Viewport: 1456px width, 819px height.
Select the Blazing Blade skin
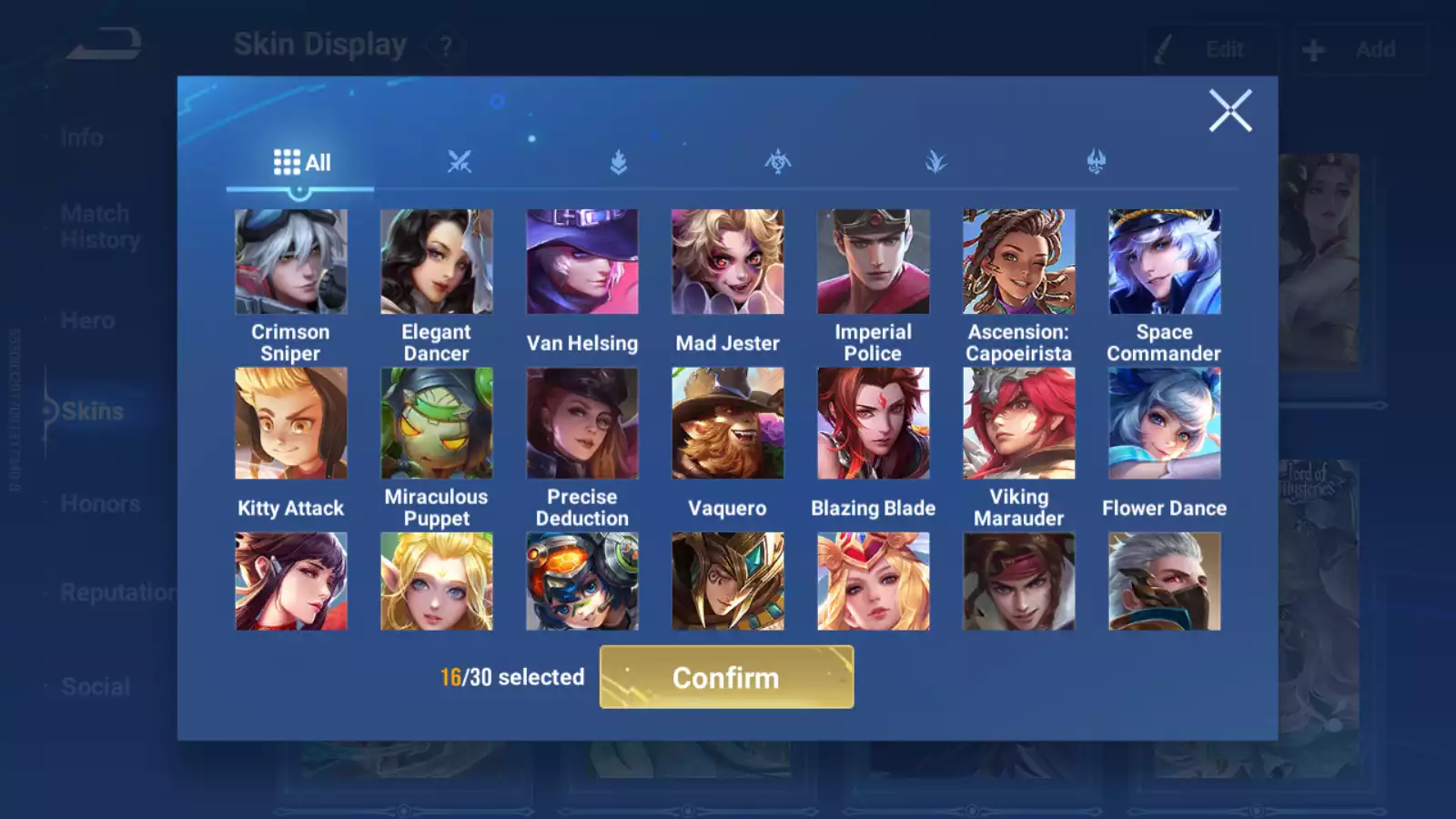(874, 423)
